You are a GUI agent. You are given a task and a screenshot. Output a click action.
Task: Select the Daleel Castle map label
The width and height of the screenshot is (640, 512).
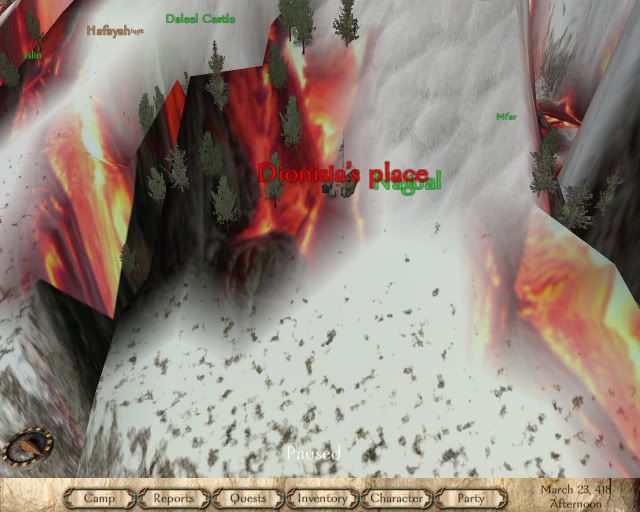point(200,19)
